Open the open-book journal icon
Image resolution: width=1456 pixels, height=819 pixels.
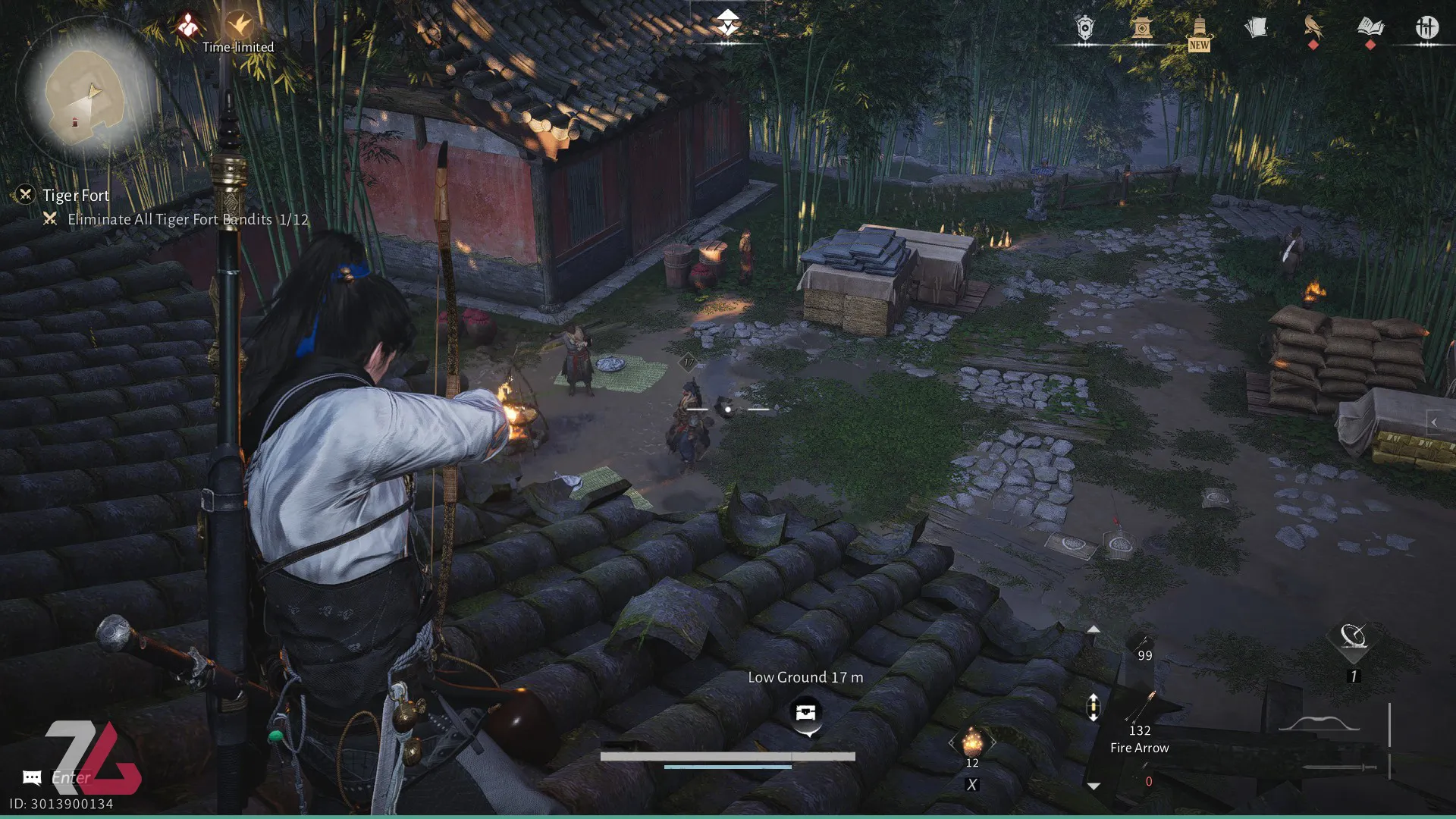pyautogui.click(x=1370, y=28)
